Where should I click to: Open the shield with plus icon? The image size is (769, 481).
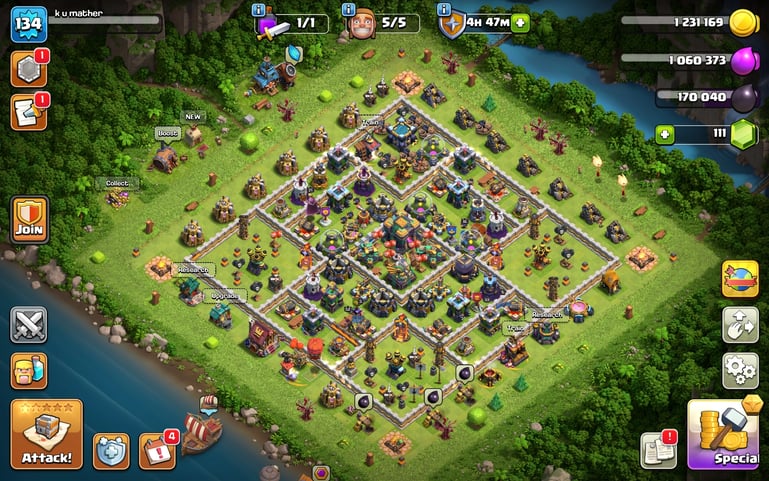(x=111, y=451)
